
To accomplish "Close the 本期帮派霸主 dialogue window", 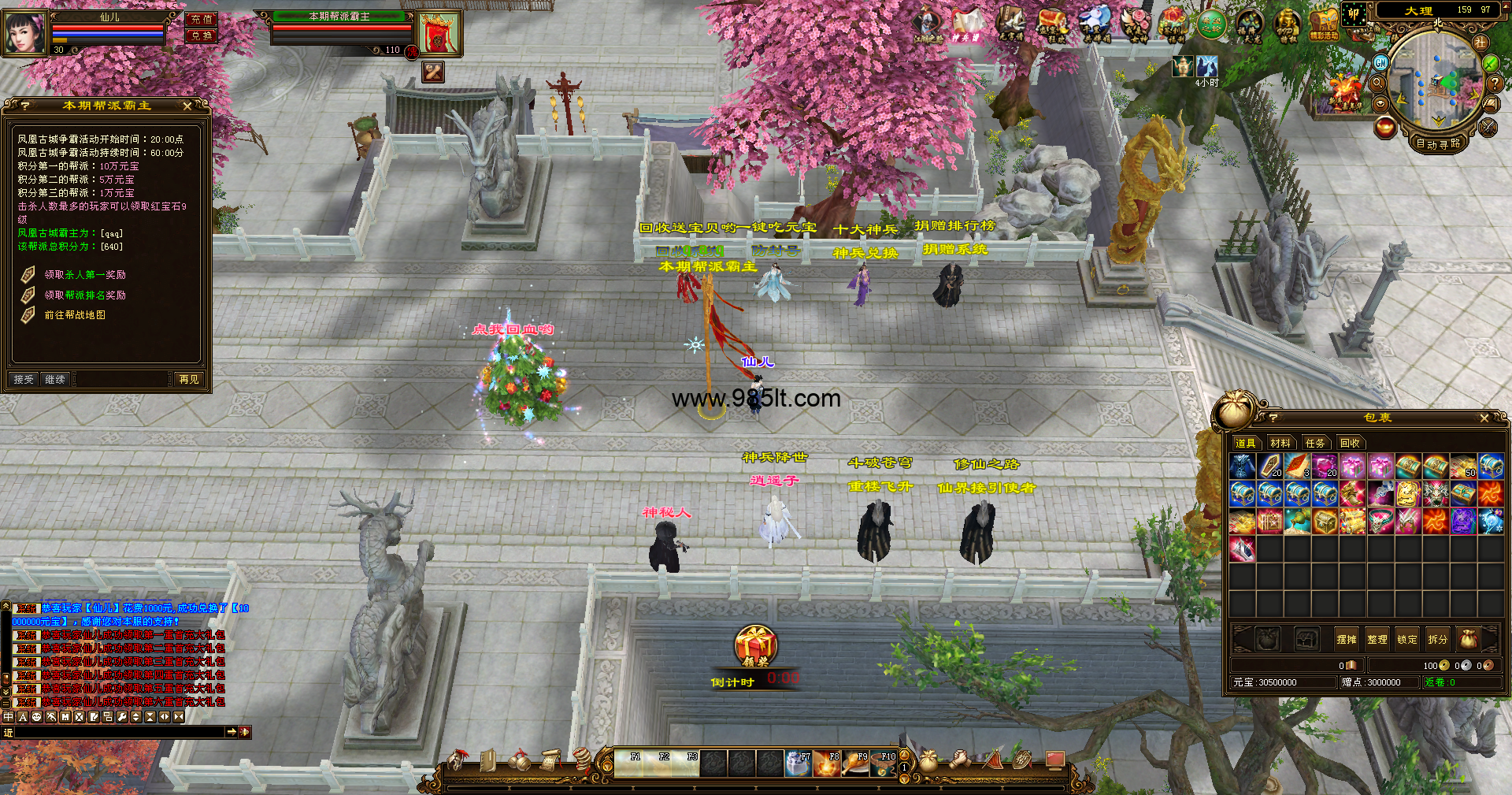I will click(187, 106).
